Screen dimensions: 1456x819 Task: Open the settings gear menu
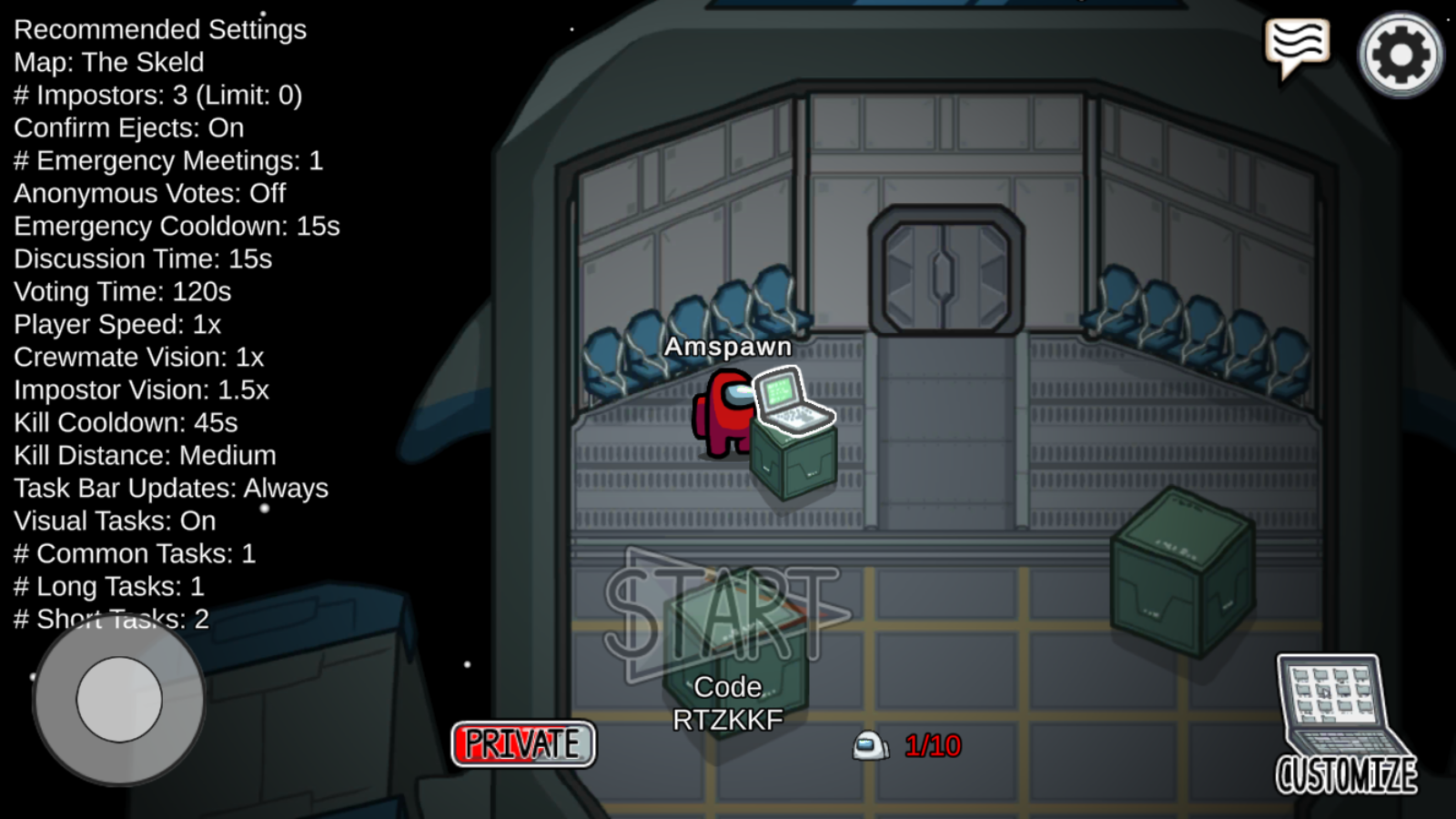(1400, 55)
